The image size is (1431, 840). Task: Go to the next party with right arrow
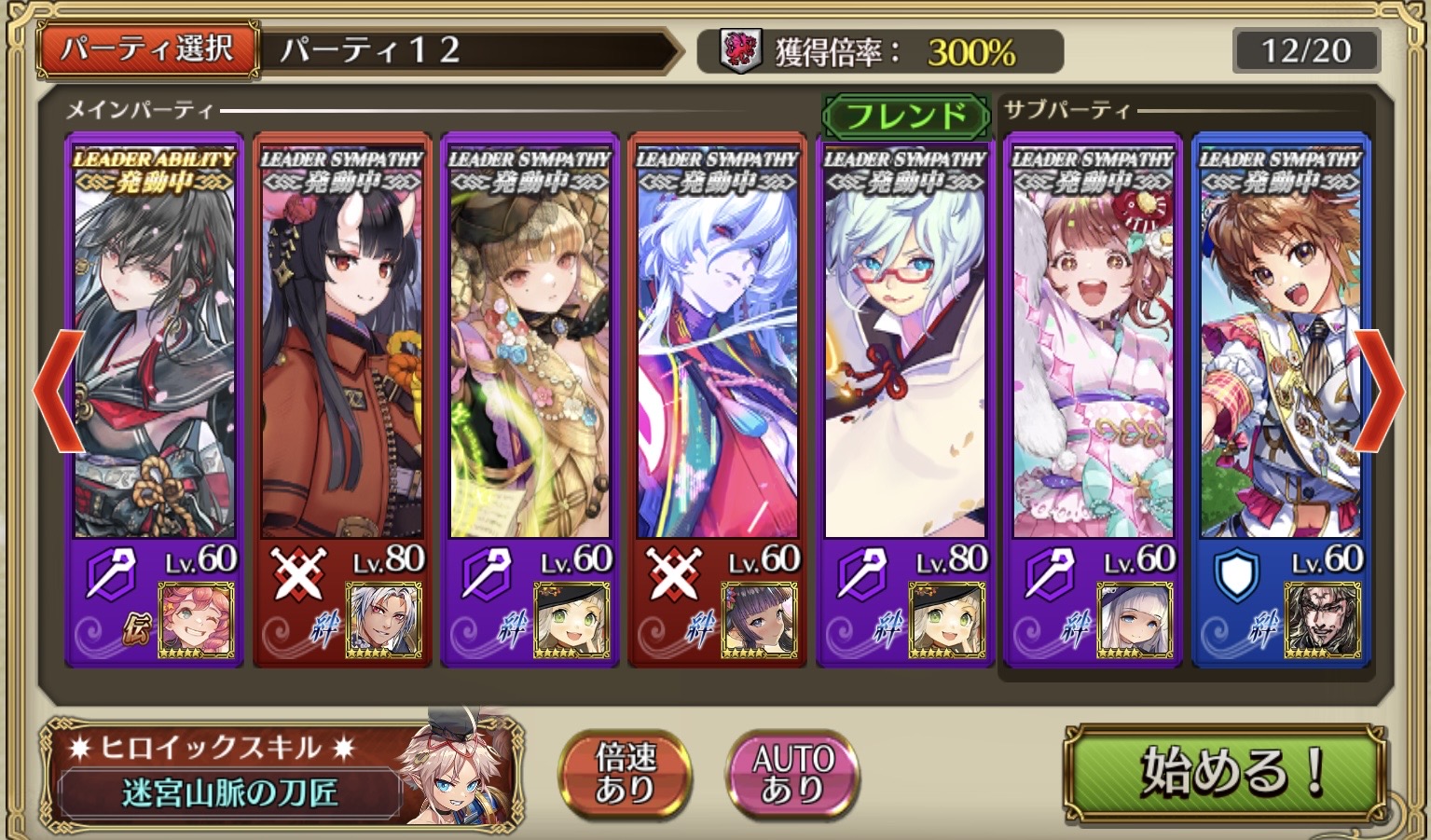1380,390
